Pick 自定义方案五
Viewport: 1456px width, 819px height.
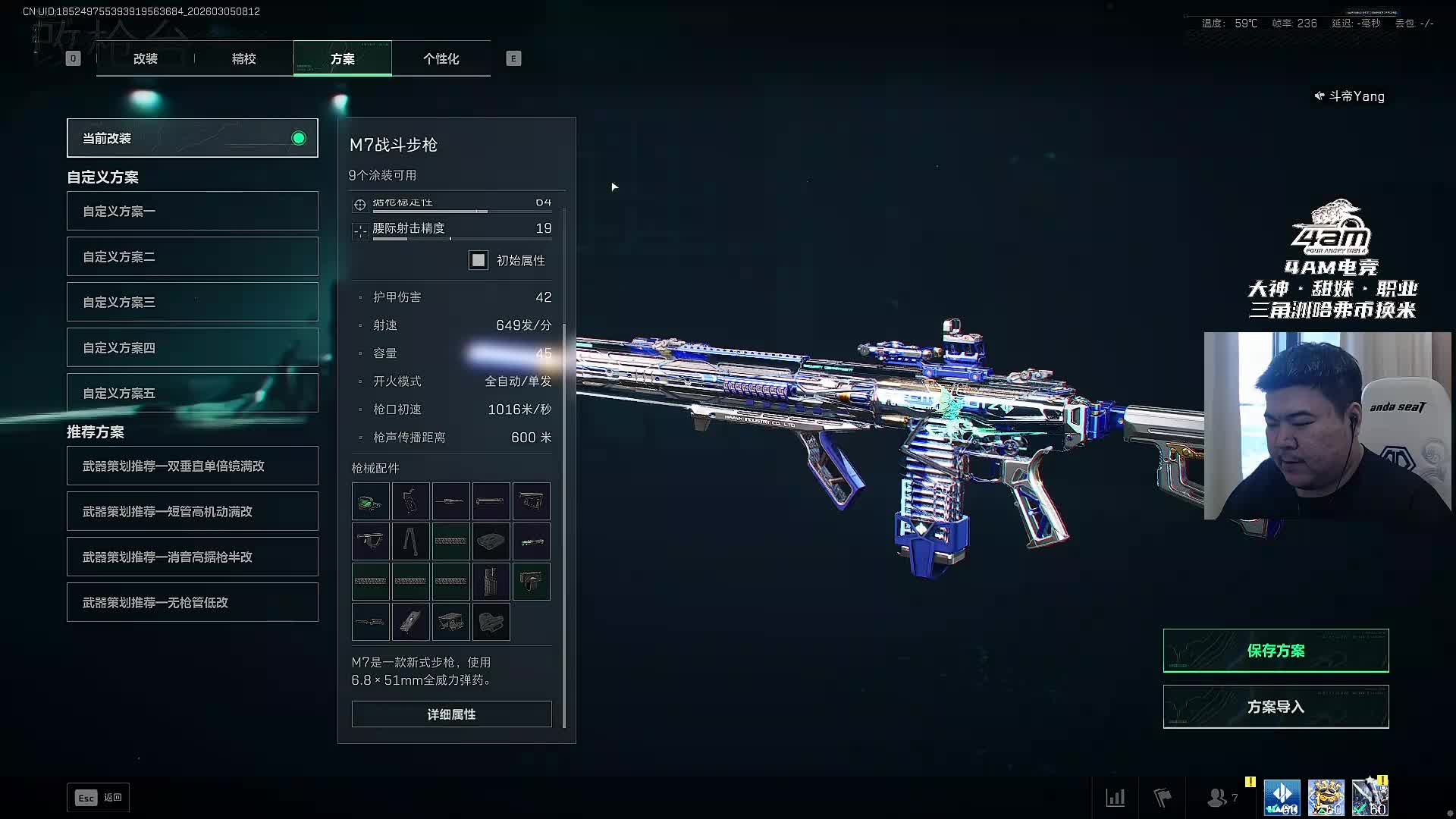pos(192,393)
